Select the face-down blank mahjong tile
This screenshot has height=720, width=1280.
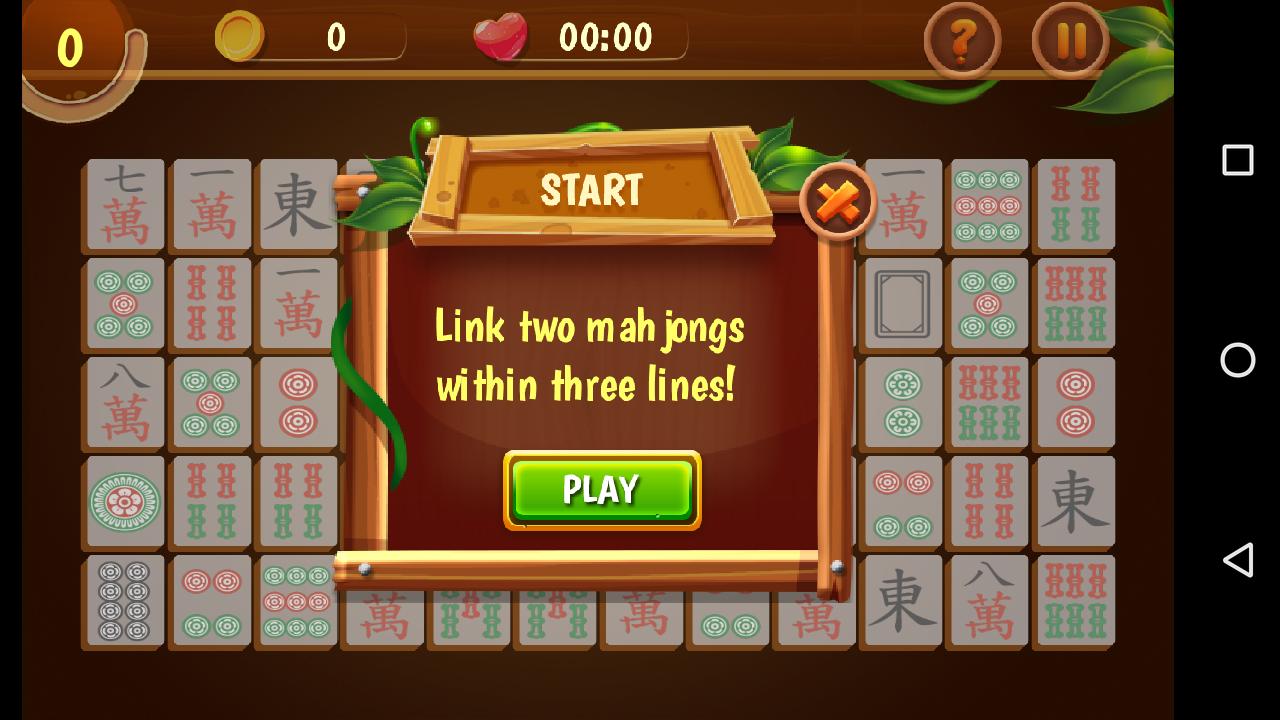901,302
